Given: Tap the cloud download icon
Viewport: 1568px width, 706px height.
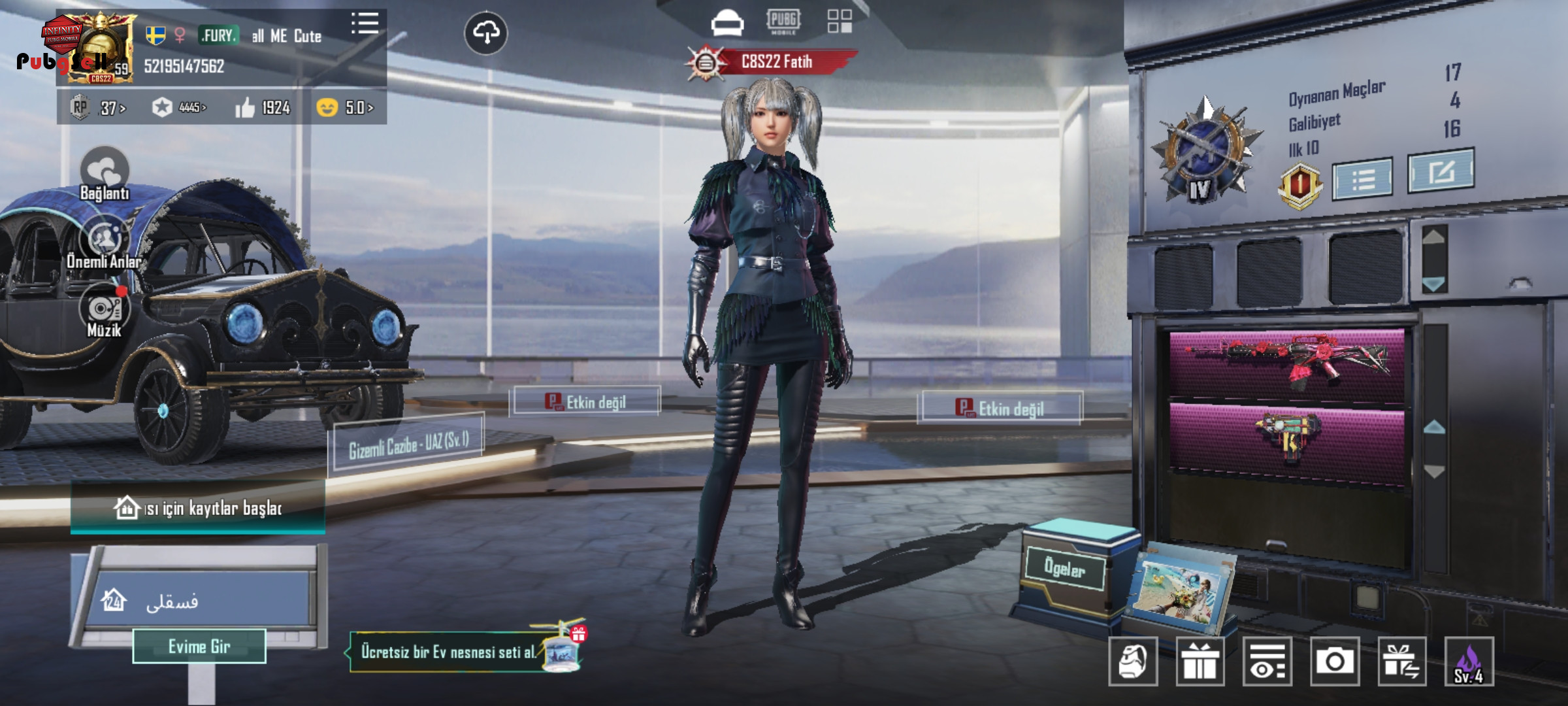Looking at the screenshot, I should [485, 33].
